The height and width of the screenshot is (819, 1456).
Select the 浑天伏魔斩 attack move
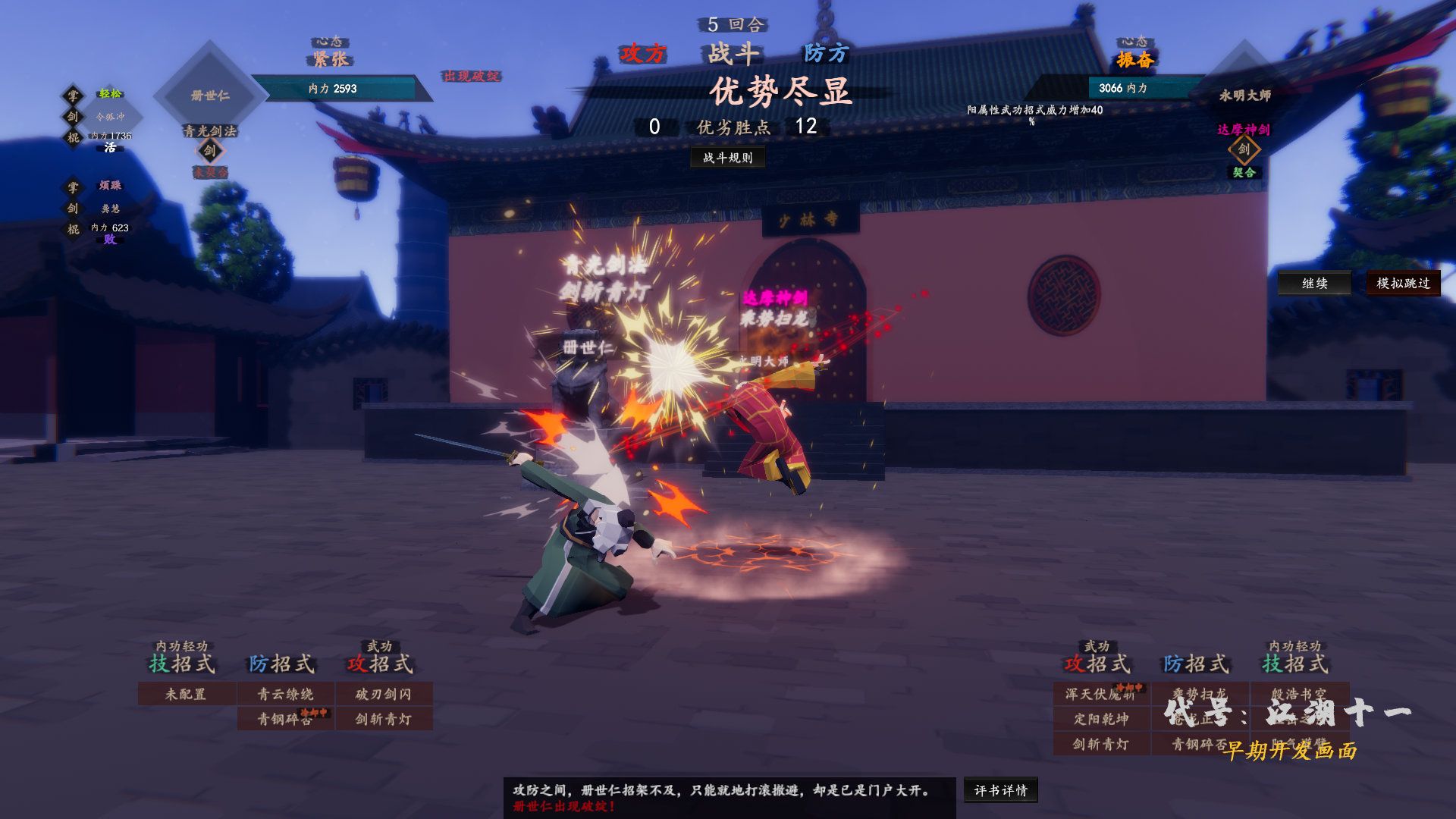point(1100,694)
